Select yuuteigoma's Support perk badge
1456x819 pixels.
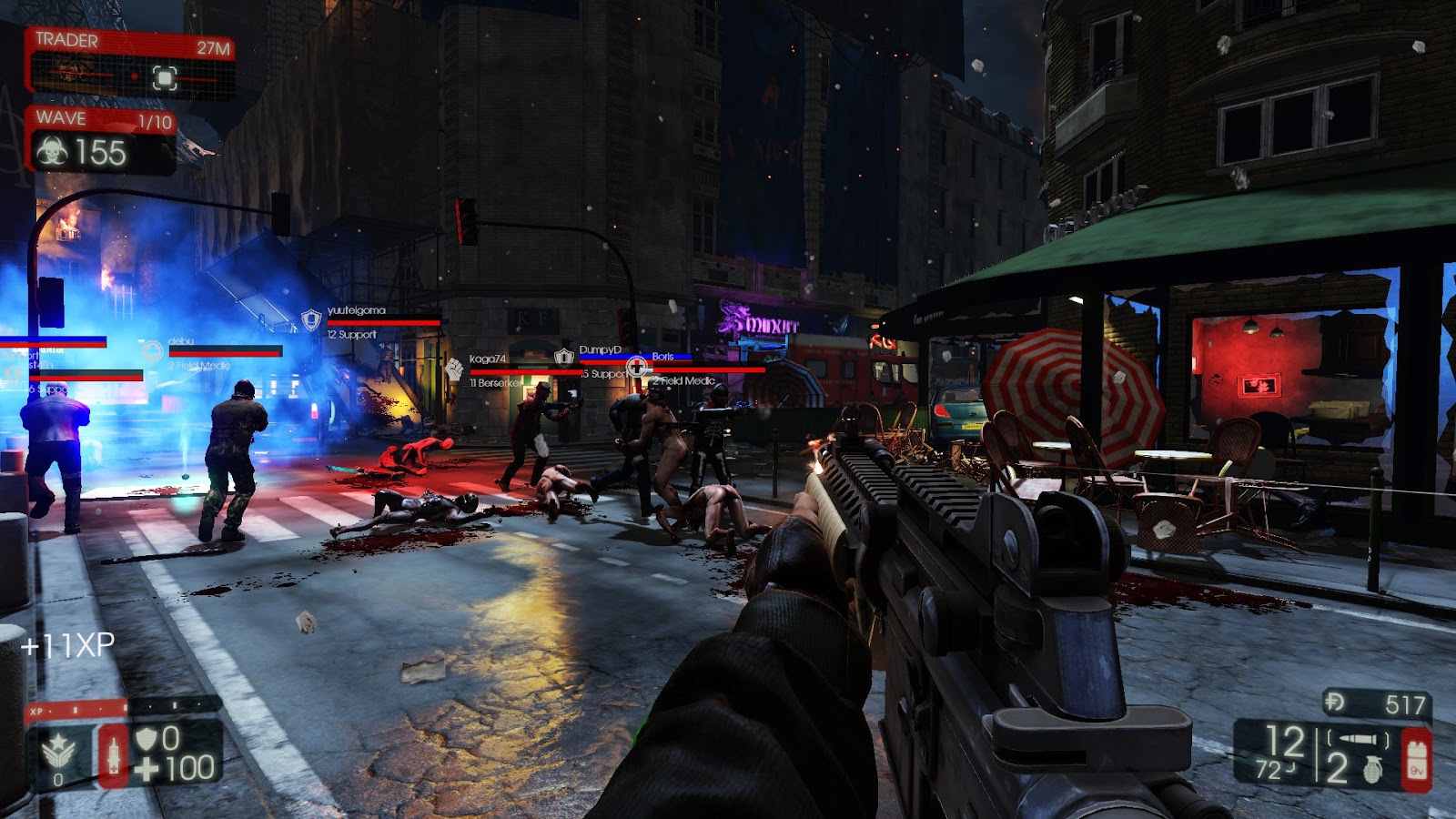[311, 319]
